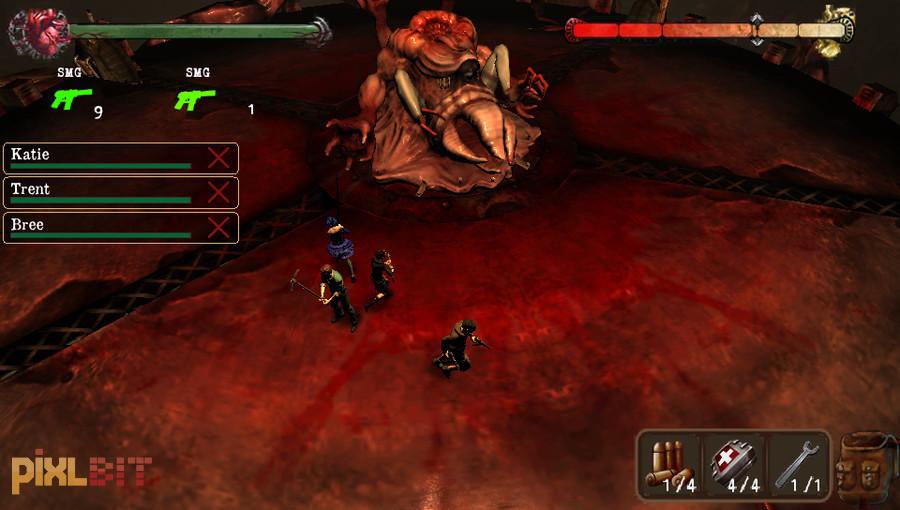The width and height of the screenshot is (900, 510).
Task: Dismiss Katie with her red X
Action: [x=218, y=158]
